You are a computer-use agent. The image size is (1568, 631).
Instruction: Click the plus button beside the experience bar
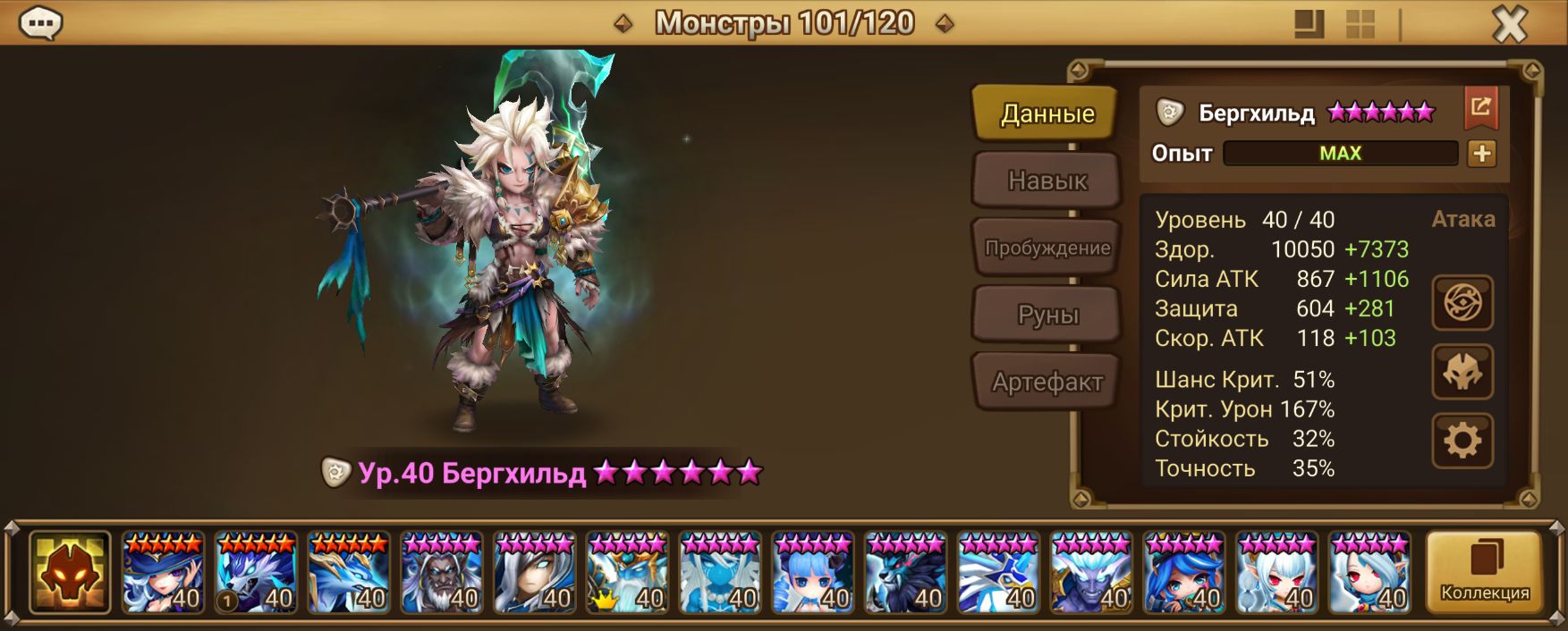click(x=1481, y=154)
